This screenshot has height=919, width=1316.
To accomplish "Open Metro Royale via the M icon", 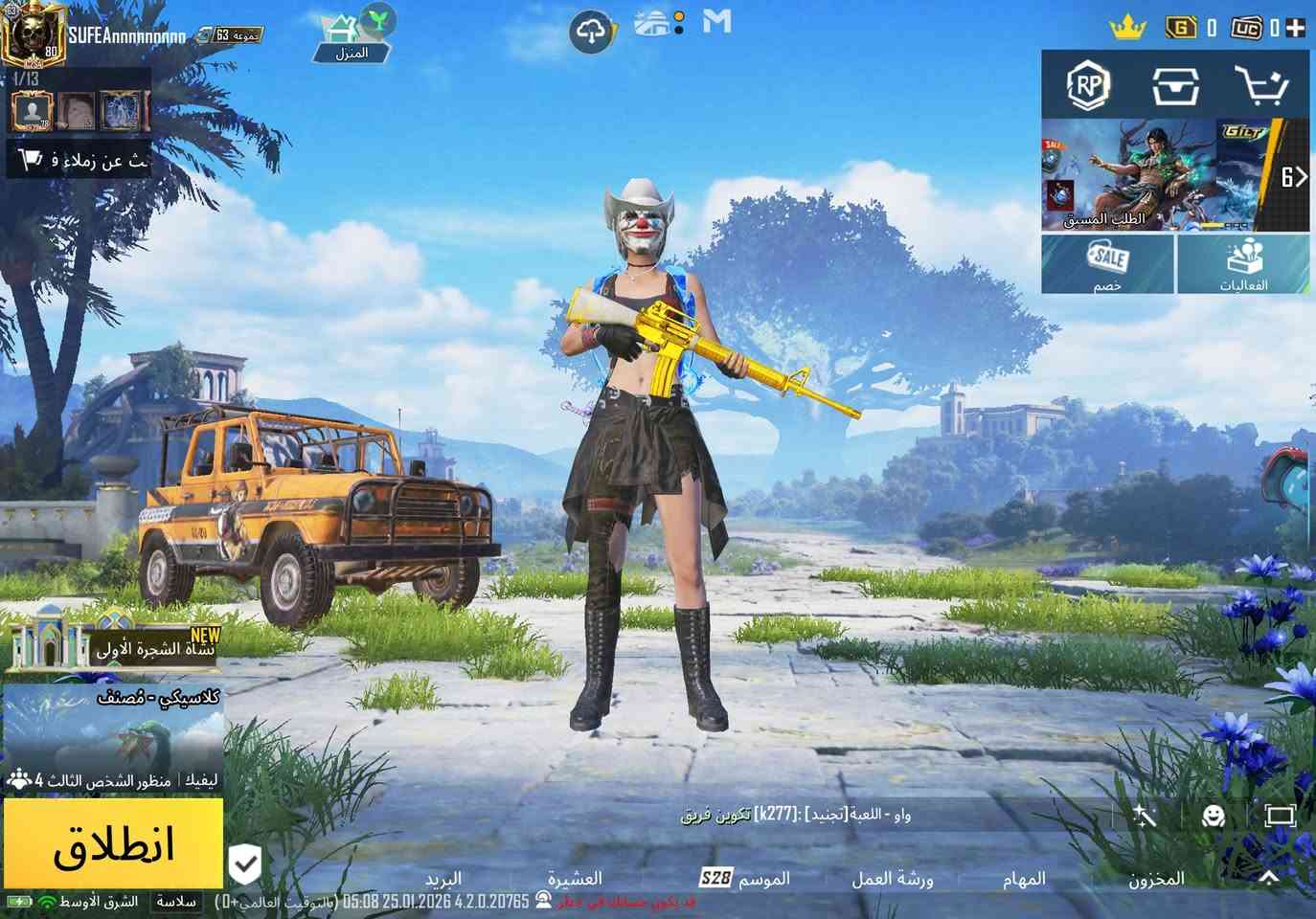I will coord(716,23).
